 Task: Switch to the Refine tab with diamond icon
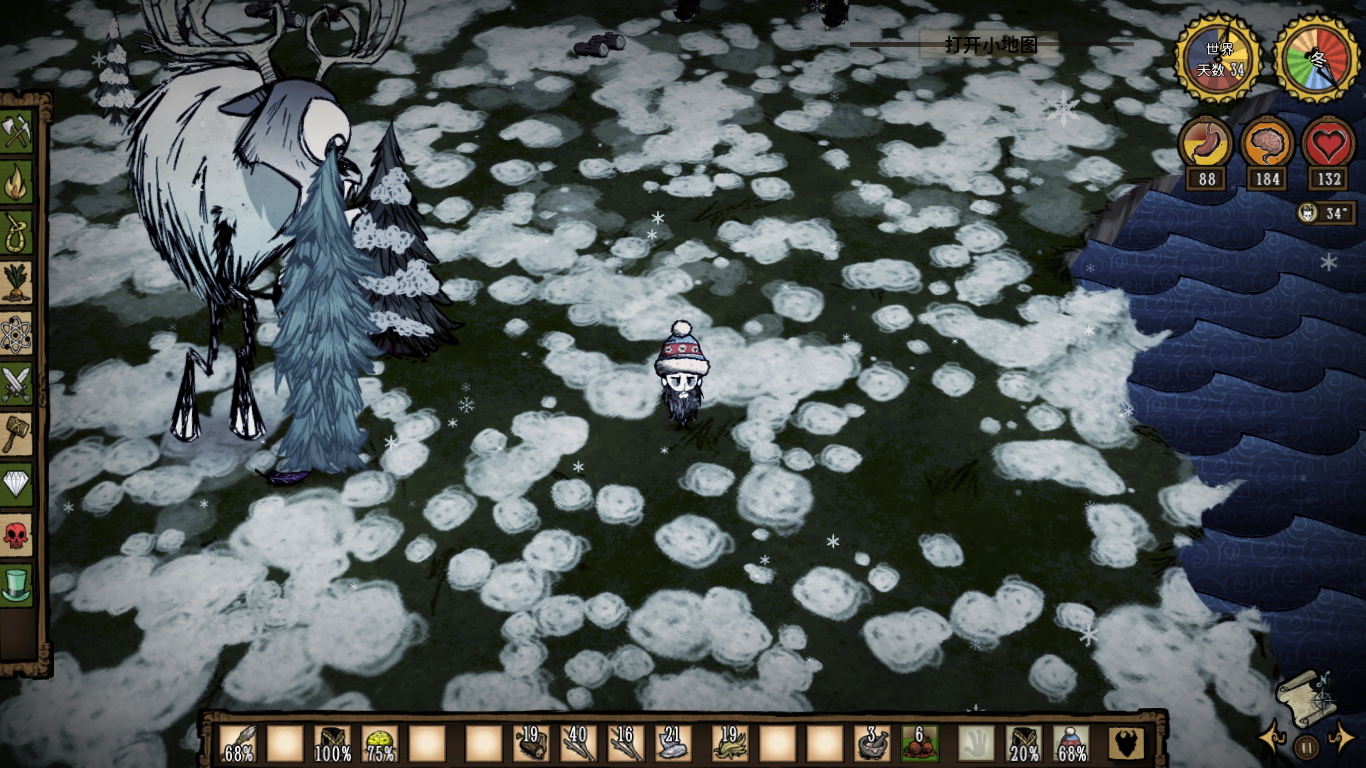point(17,484)
